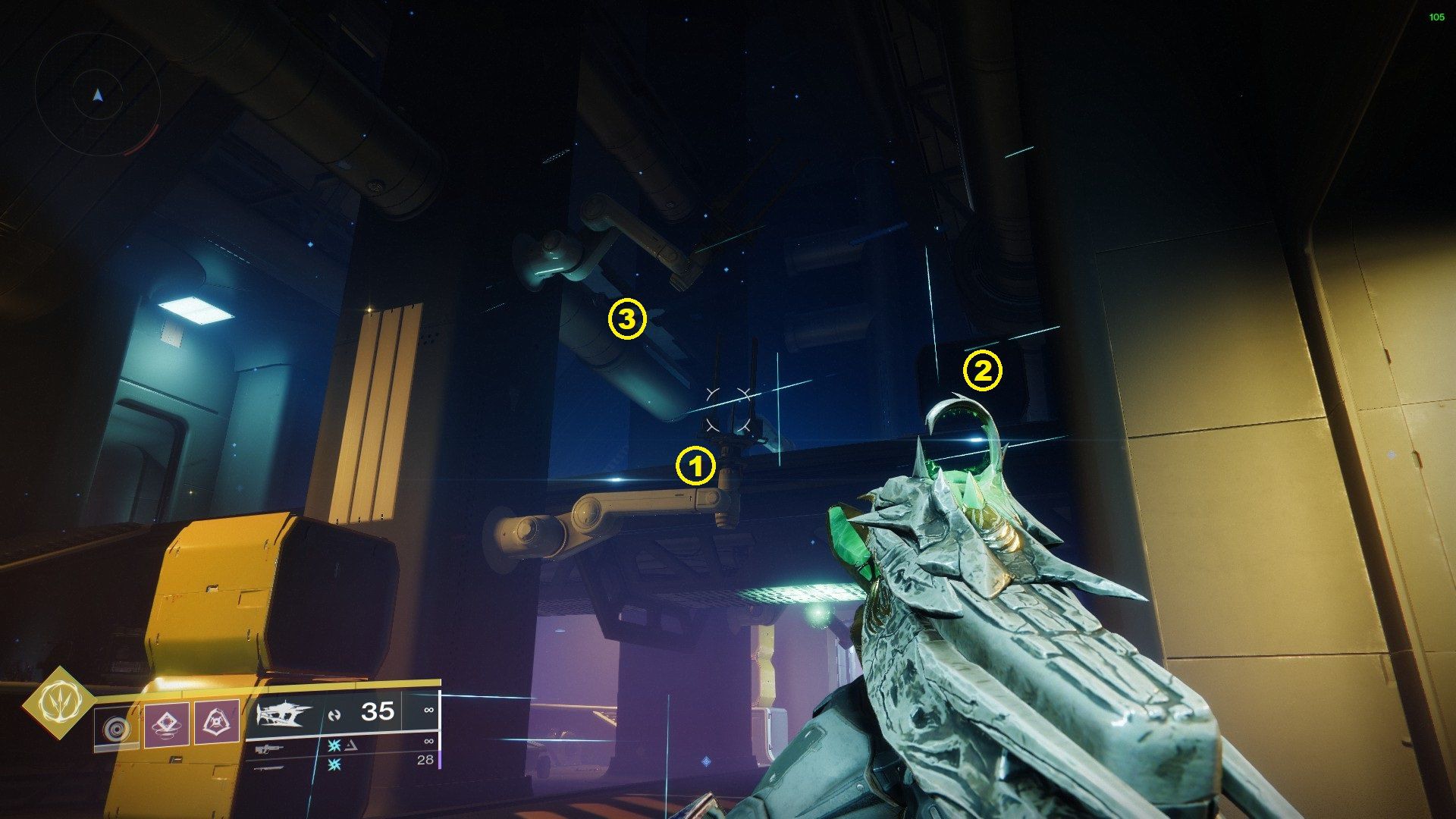Click the rifle icon in the weapon slot

268,750
